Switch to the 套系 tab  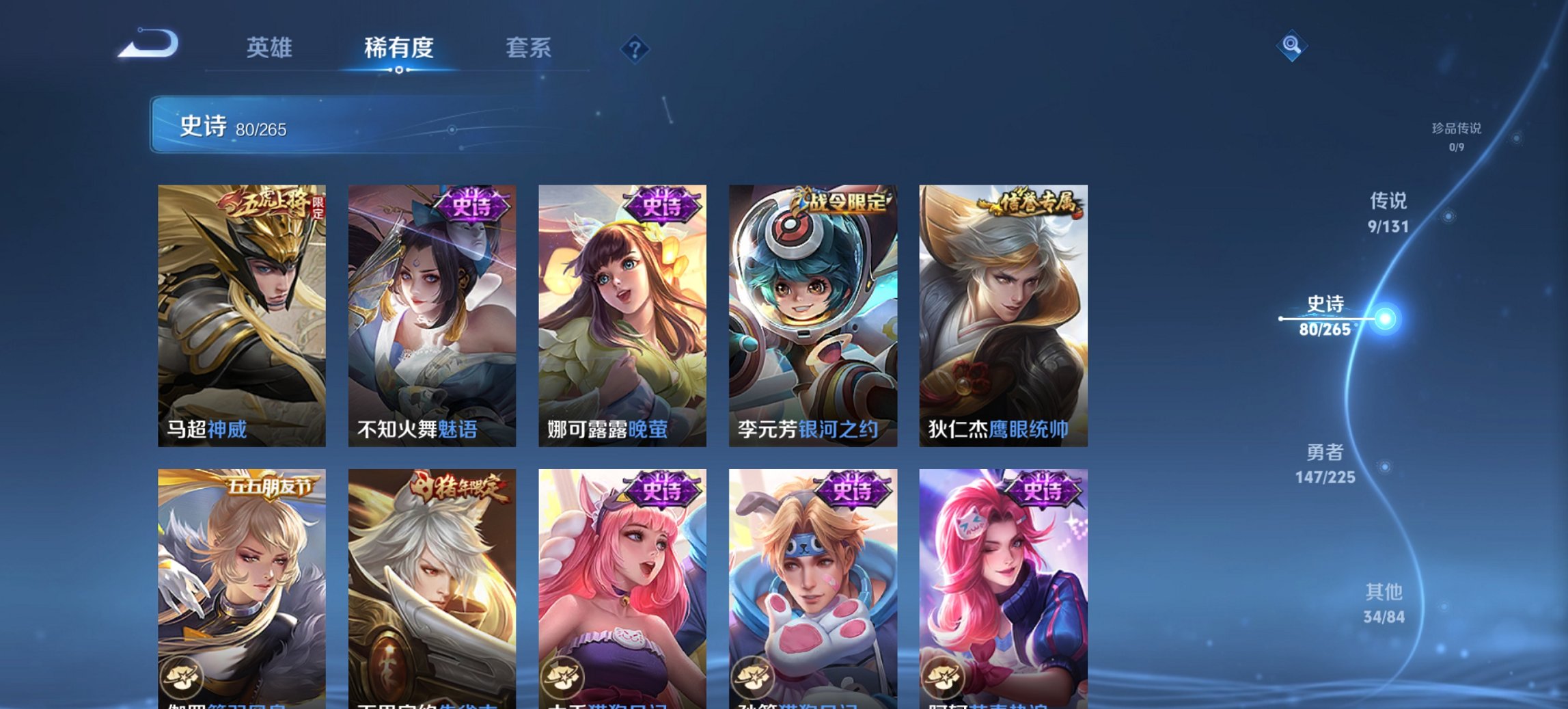point(529,48)
